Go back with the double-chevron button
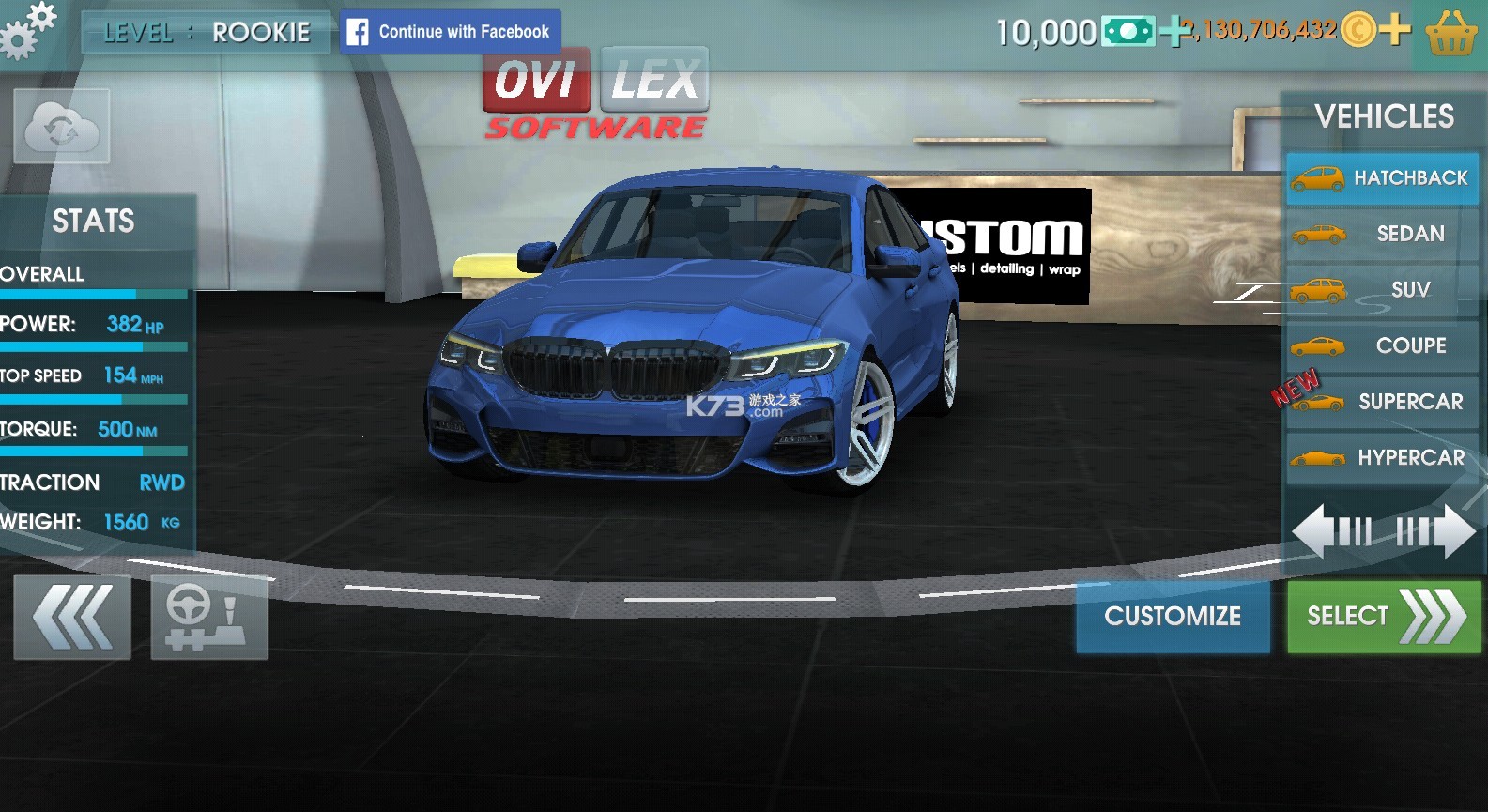This screenshot has width=1488, height=812. tap(72, 617)
